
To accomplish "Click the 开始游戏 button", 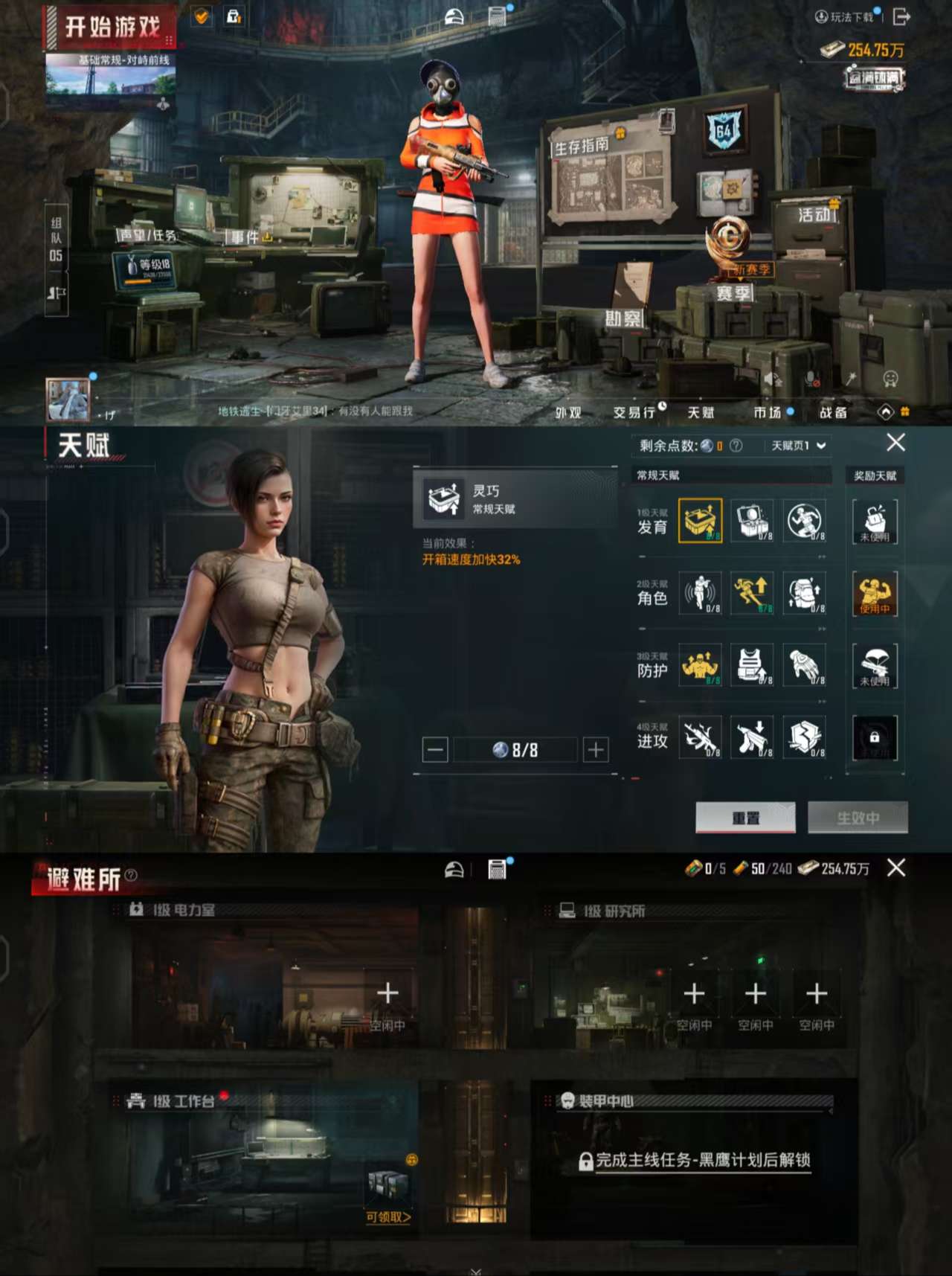I will 112,25.
